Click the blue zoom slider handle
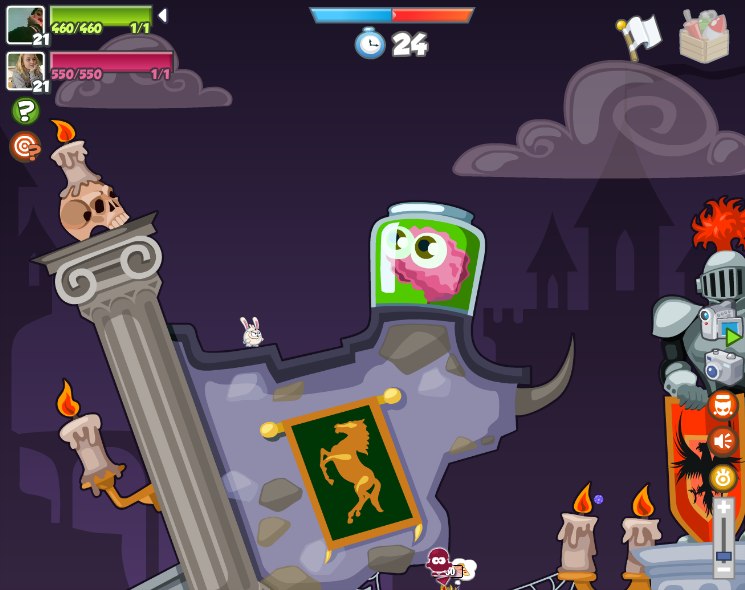745x590 pixels. [723, 555]
